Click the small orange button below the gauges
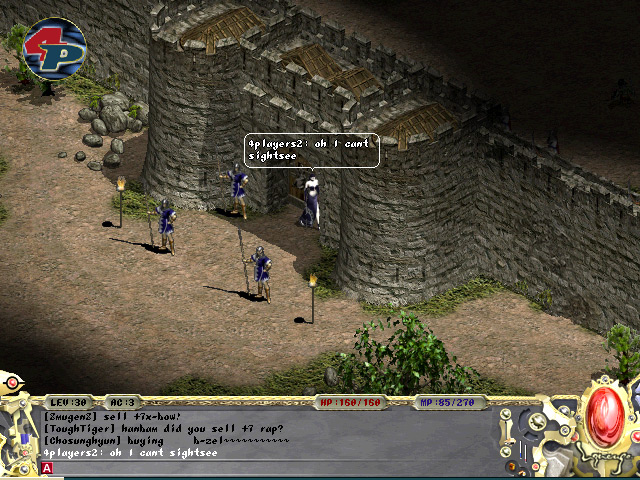 coord(511,466)
